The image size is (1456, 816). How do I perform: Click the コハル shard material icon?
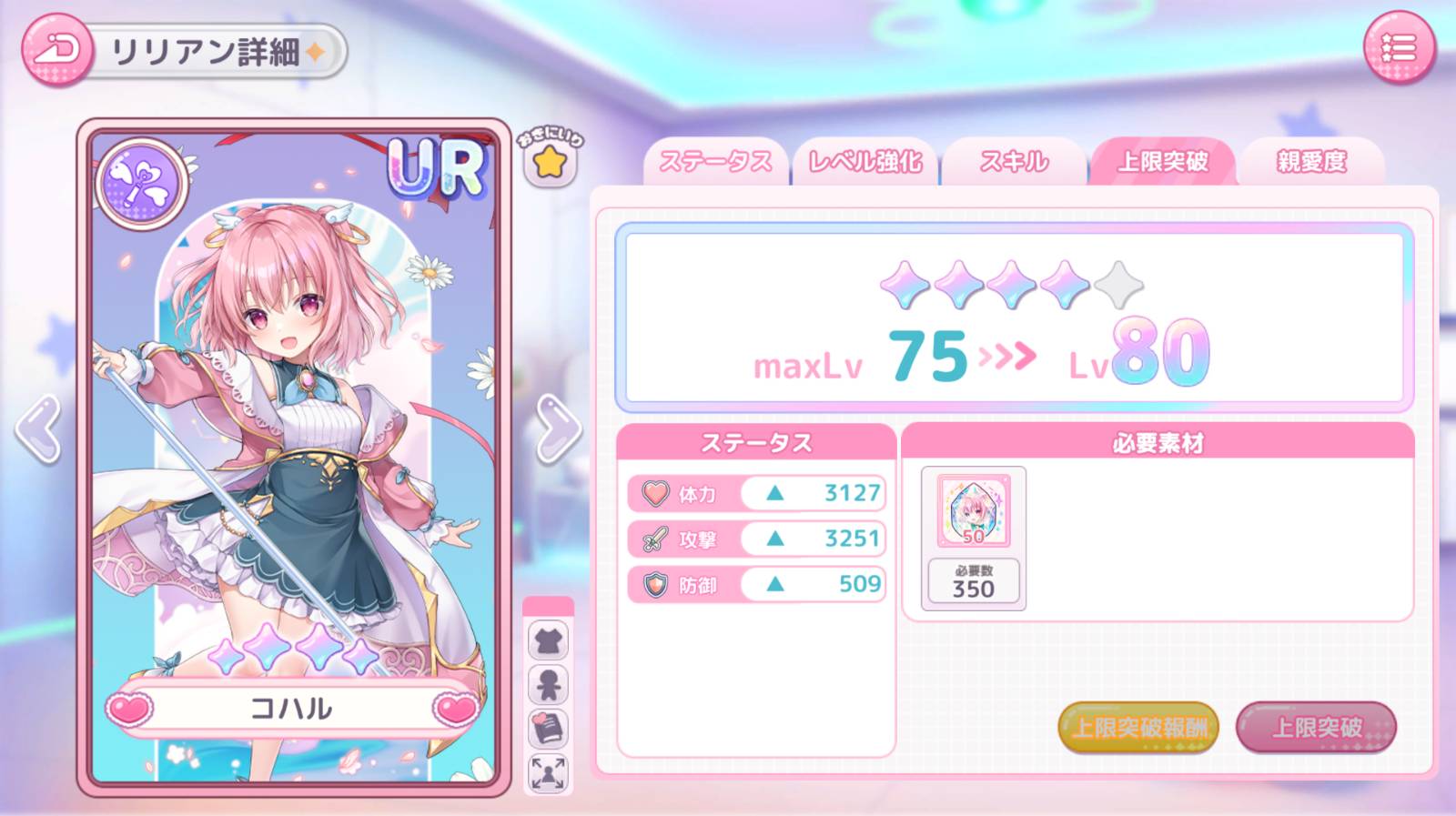point(973,509)
